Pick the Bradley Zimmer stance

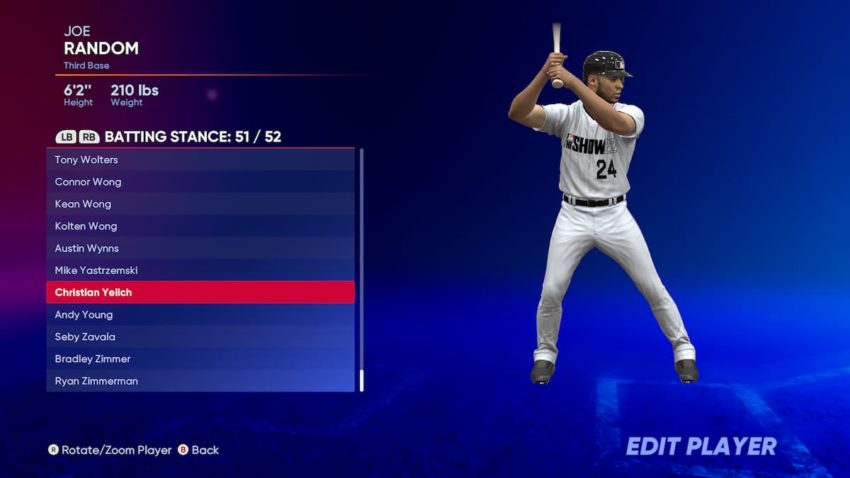pos(200,359)
